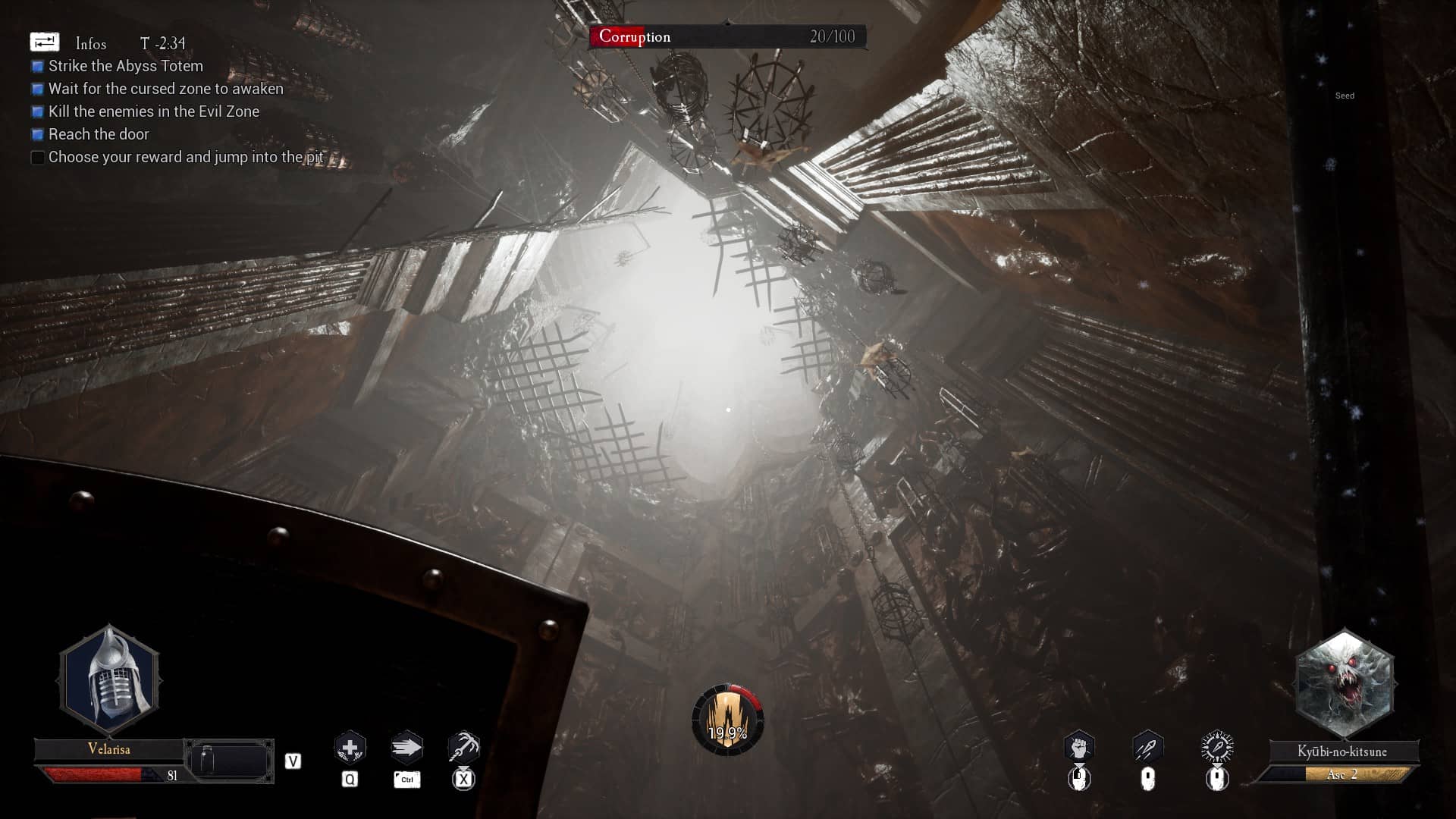Check the Choose your reward objective box
1456x819 pixels.
tap(37, 158)
